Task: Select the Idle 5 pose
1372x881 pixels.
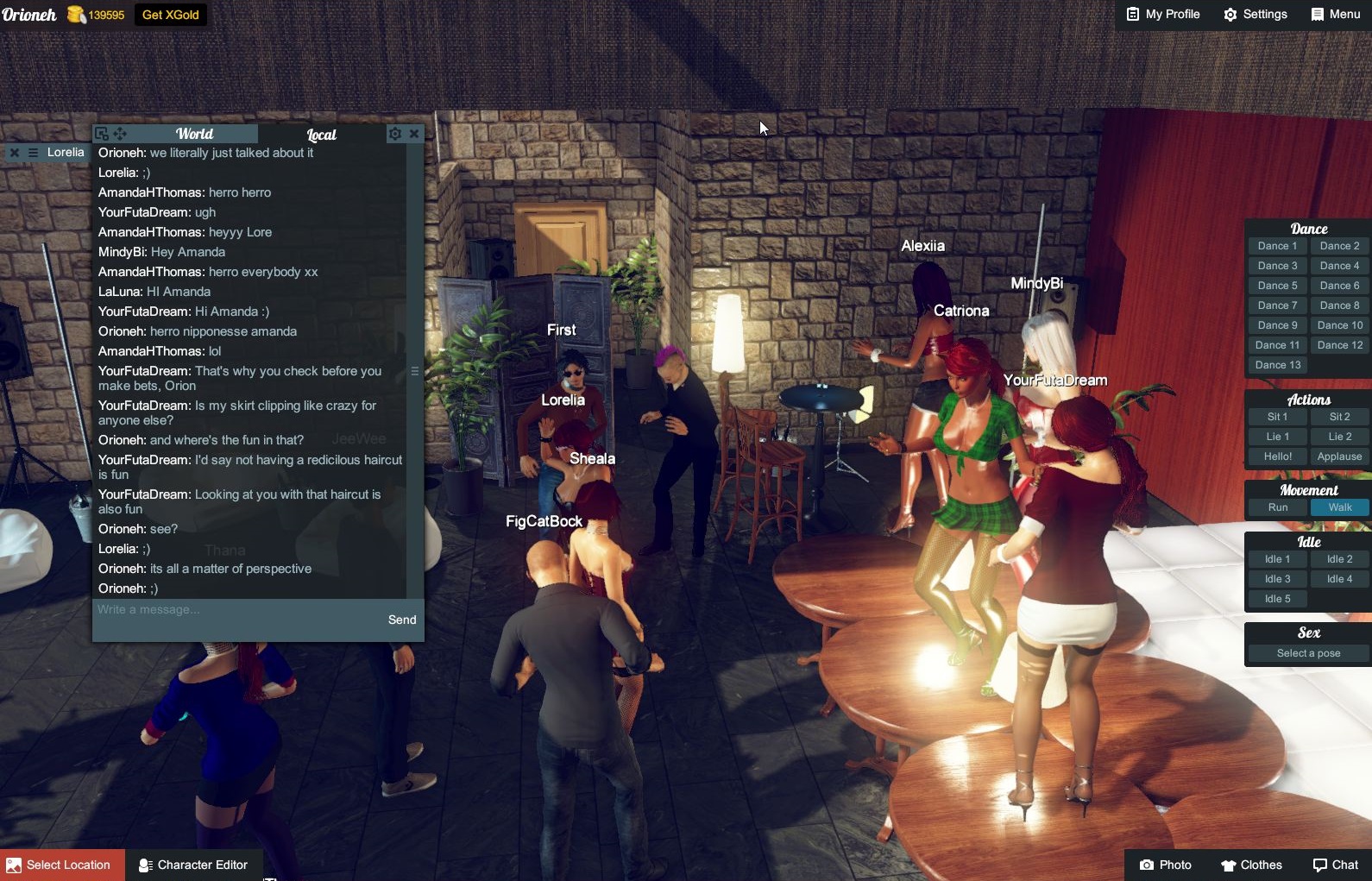Action: tap(1277, 599)
